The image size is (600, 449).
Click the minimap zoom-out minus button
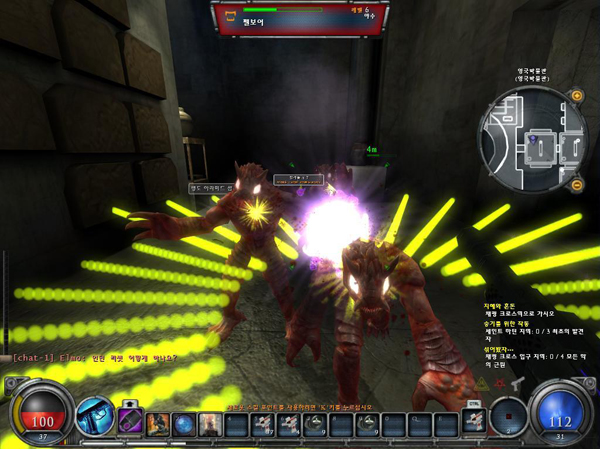coord(577,185)
